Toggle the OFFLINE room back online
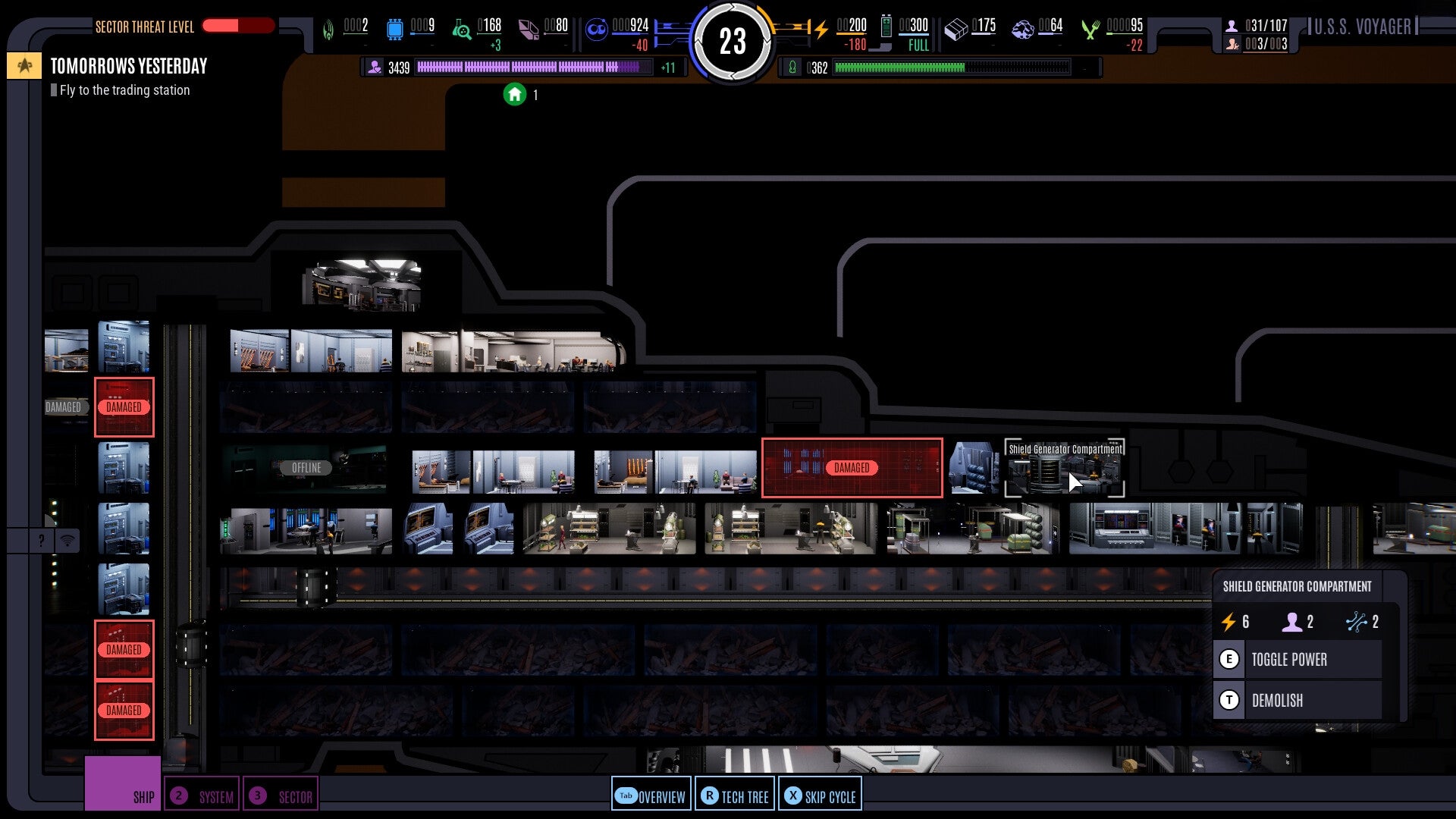 point(306,468)
